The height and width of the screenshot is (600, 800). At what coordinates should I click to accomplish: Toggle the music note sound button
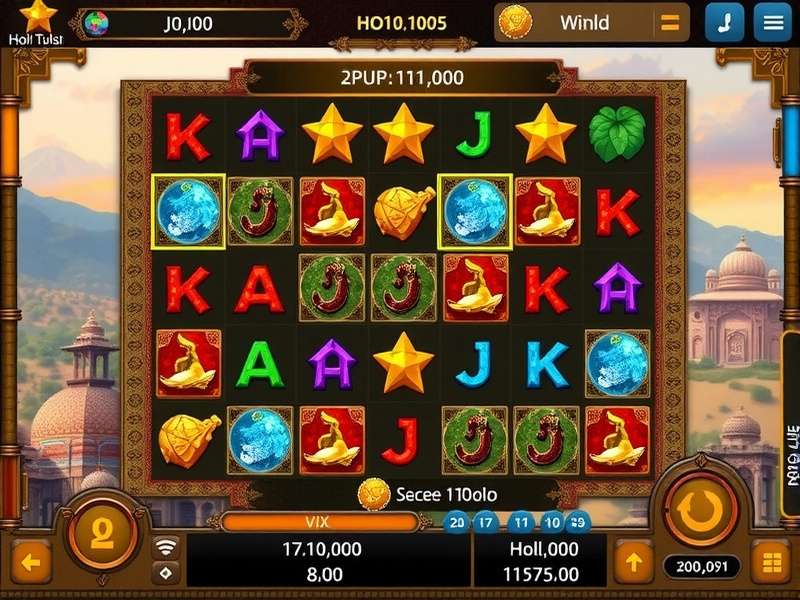click(x=724, y=22)
